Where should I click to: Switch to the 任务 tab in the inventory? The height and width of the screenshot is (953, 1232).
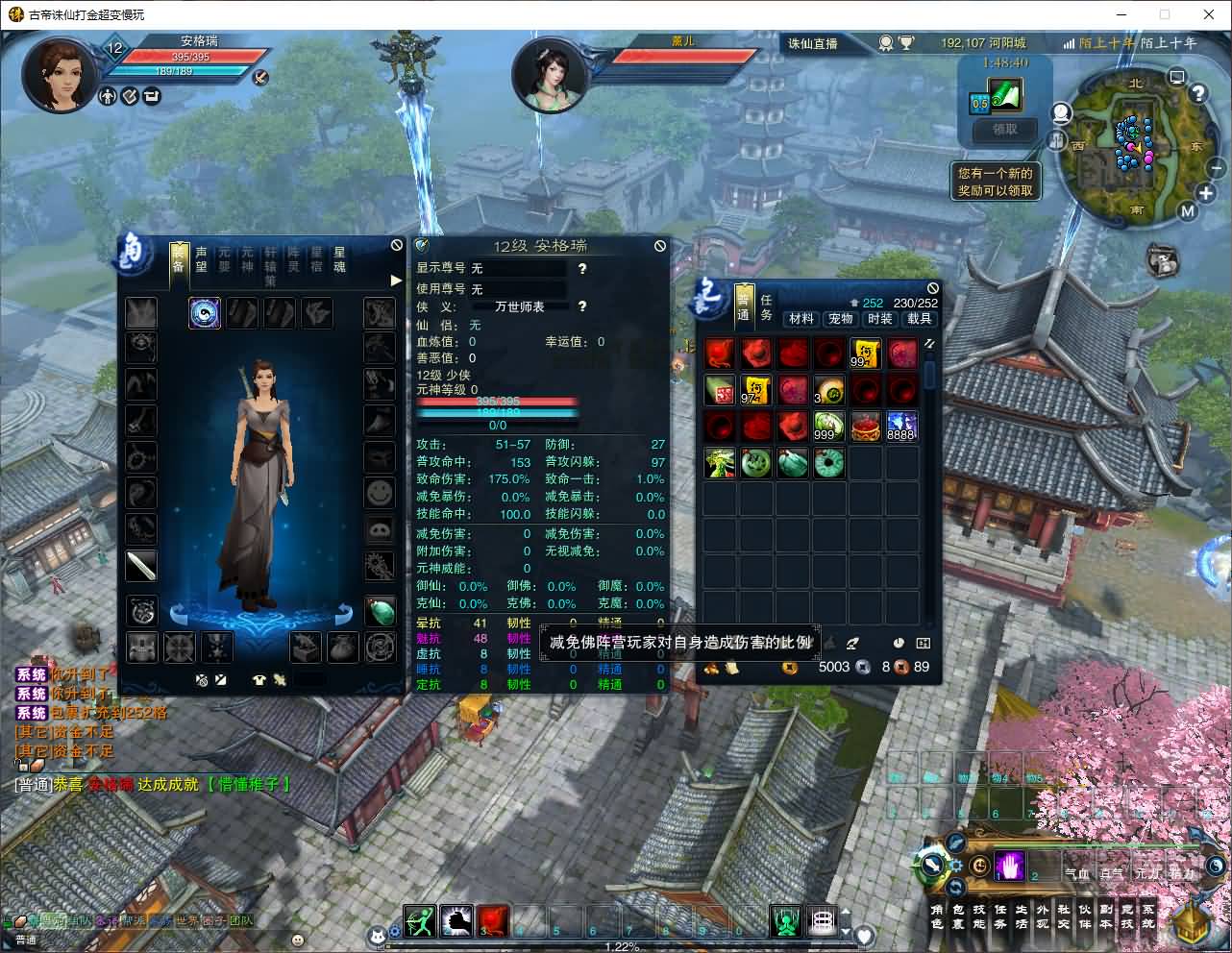tap(765, 305)
